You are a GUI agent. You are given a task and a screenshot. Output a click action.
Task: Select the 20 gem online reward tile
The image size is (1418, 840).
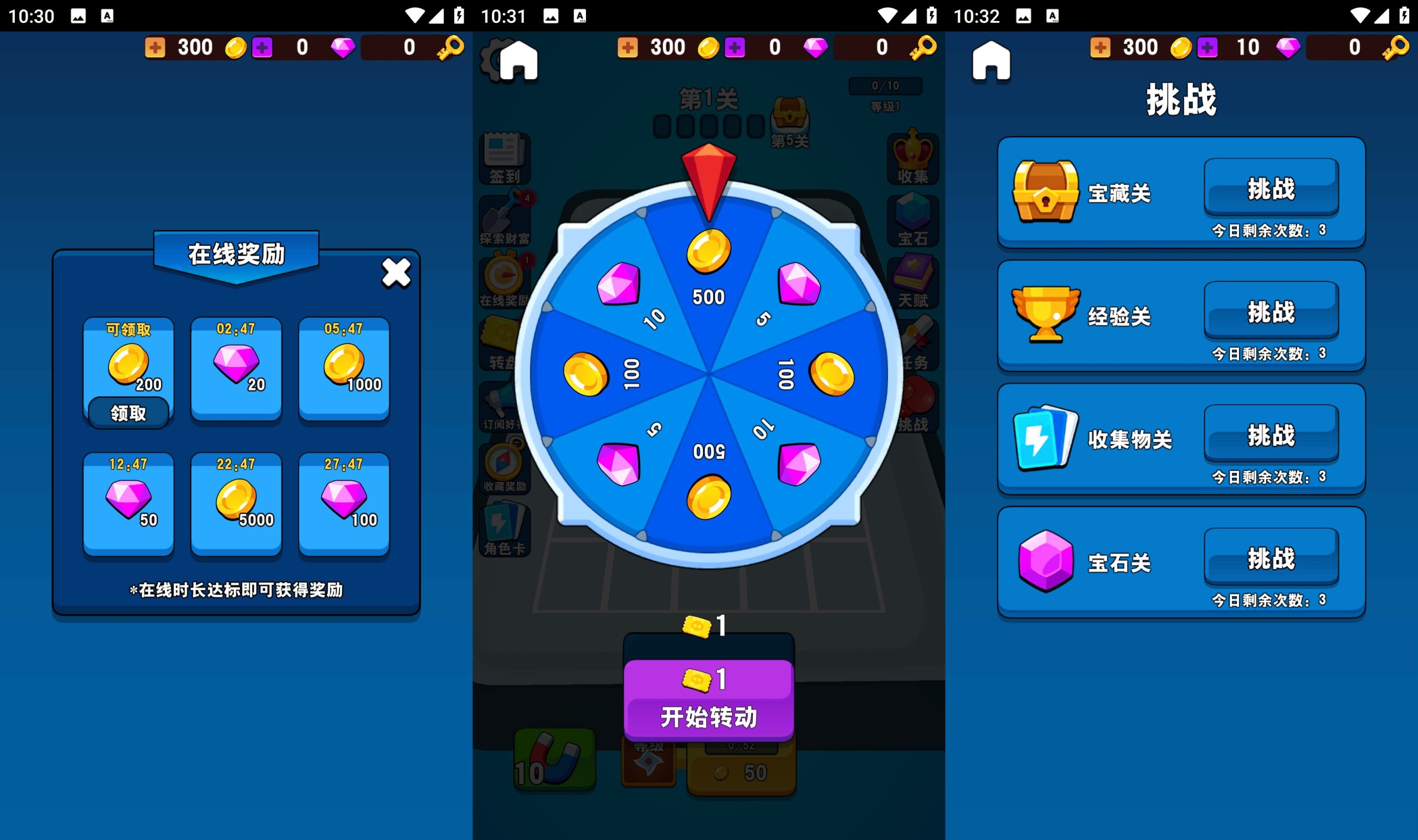(x=236, y=368)
